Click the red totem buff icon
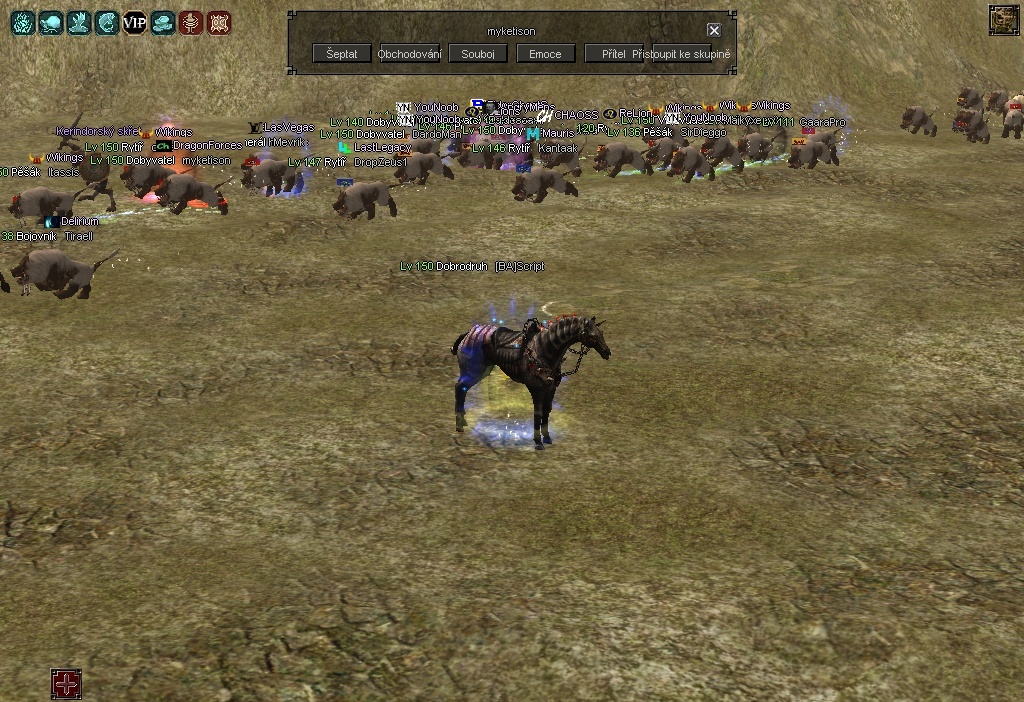Image resolution: width=1024 pixels, height=702 pixels. tap(190, 23)
